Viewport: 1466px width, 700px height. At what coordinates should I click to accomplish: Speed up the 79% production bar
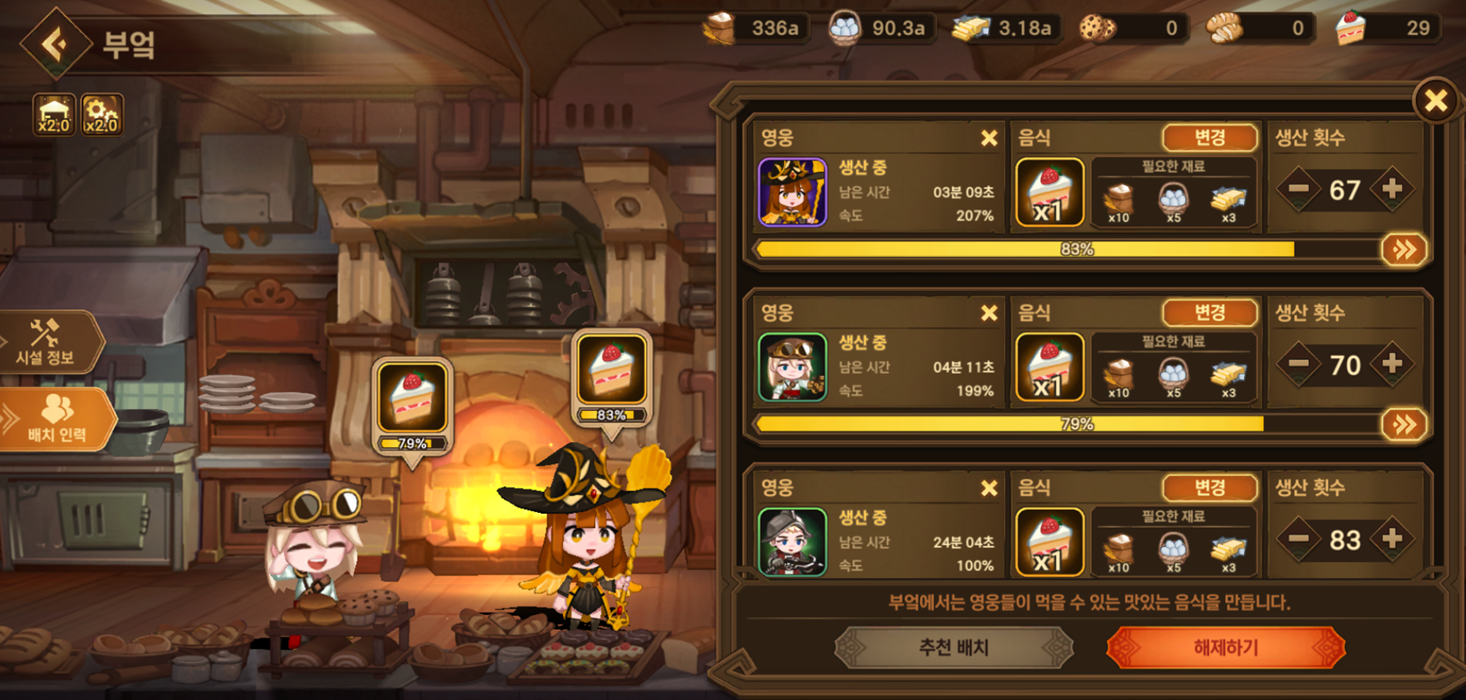tap(1403, 424)
